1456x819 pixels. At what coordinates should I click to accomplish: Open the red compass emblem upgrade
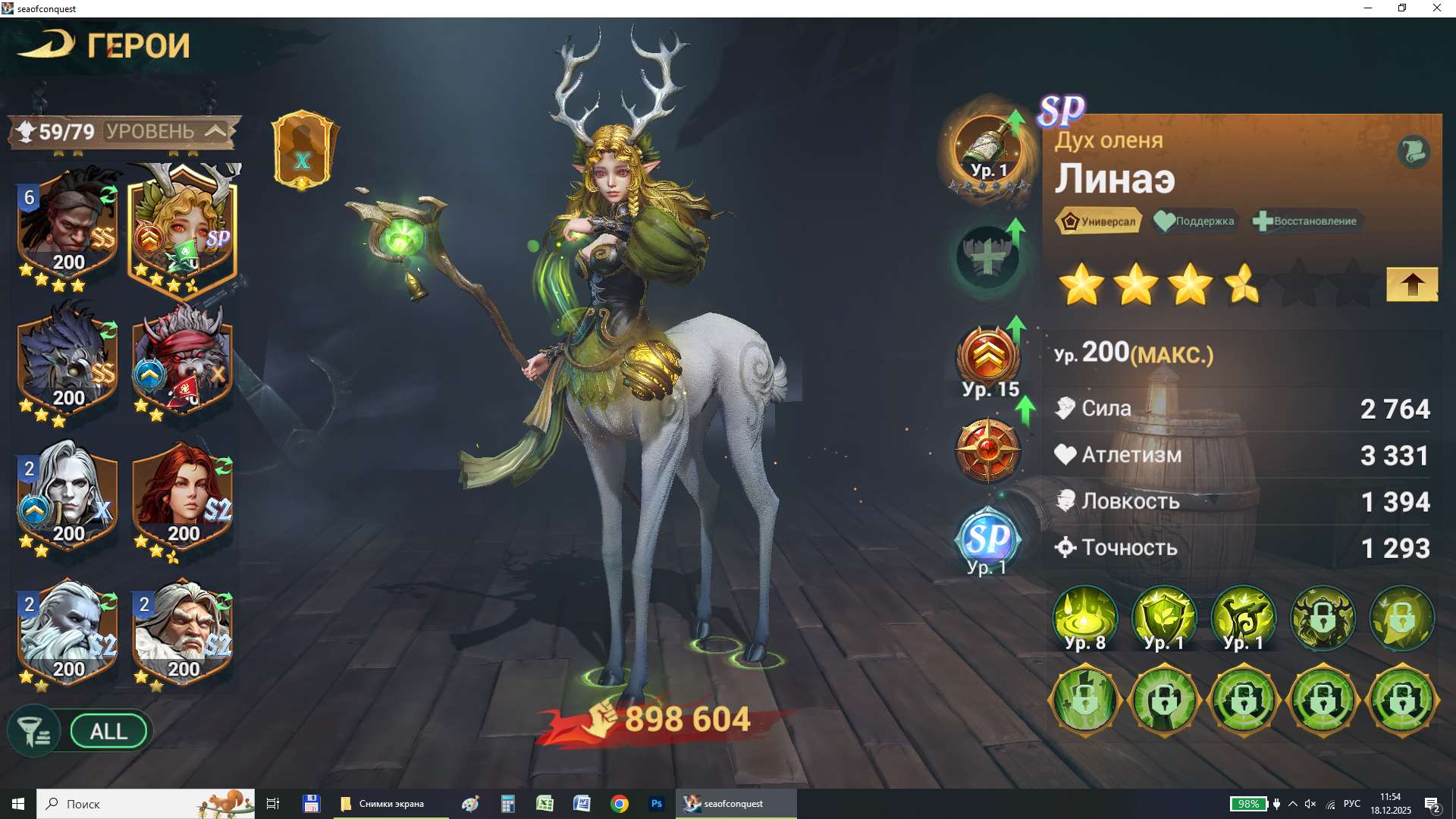click(x=987, y=450)
